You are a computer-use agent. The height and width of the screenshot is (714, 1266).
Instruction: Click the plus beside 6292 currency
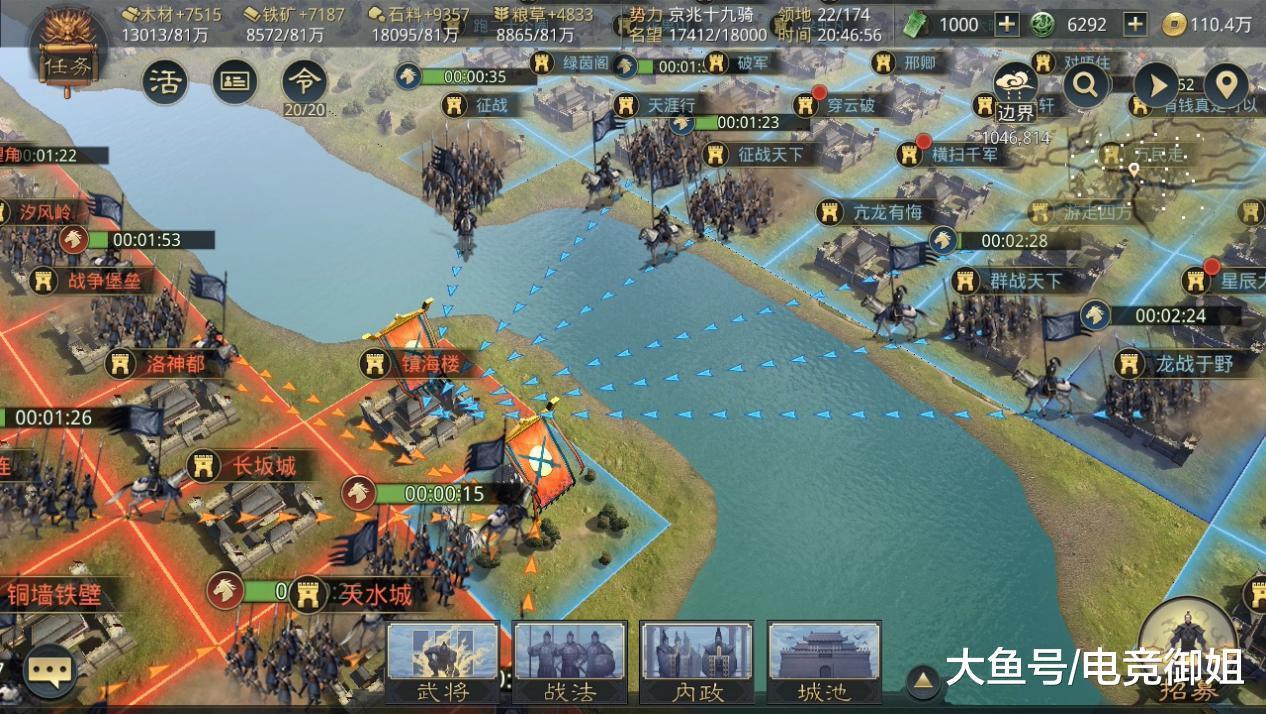point(1135,24)
